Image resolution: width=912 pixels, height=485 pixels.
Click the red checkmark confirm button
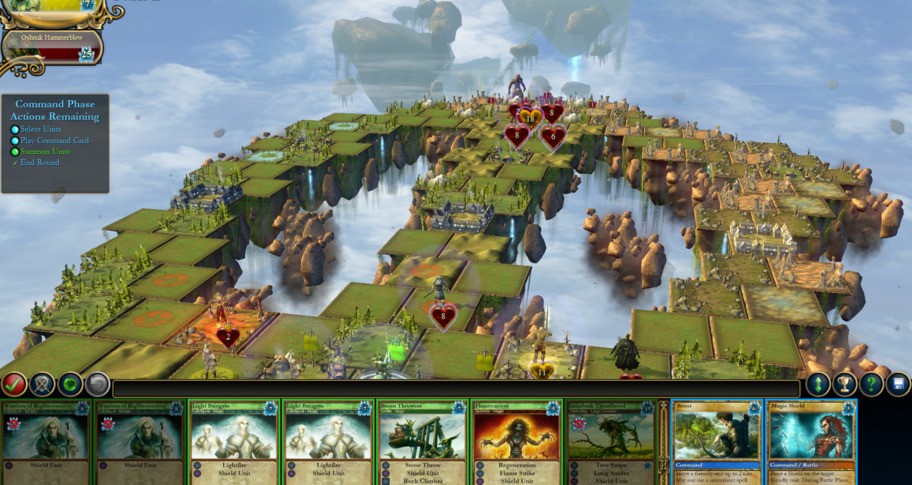[14, 383]
